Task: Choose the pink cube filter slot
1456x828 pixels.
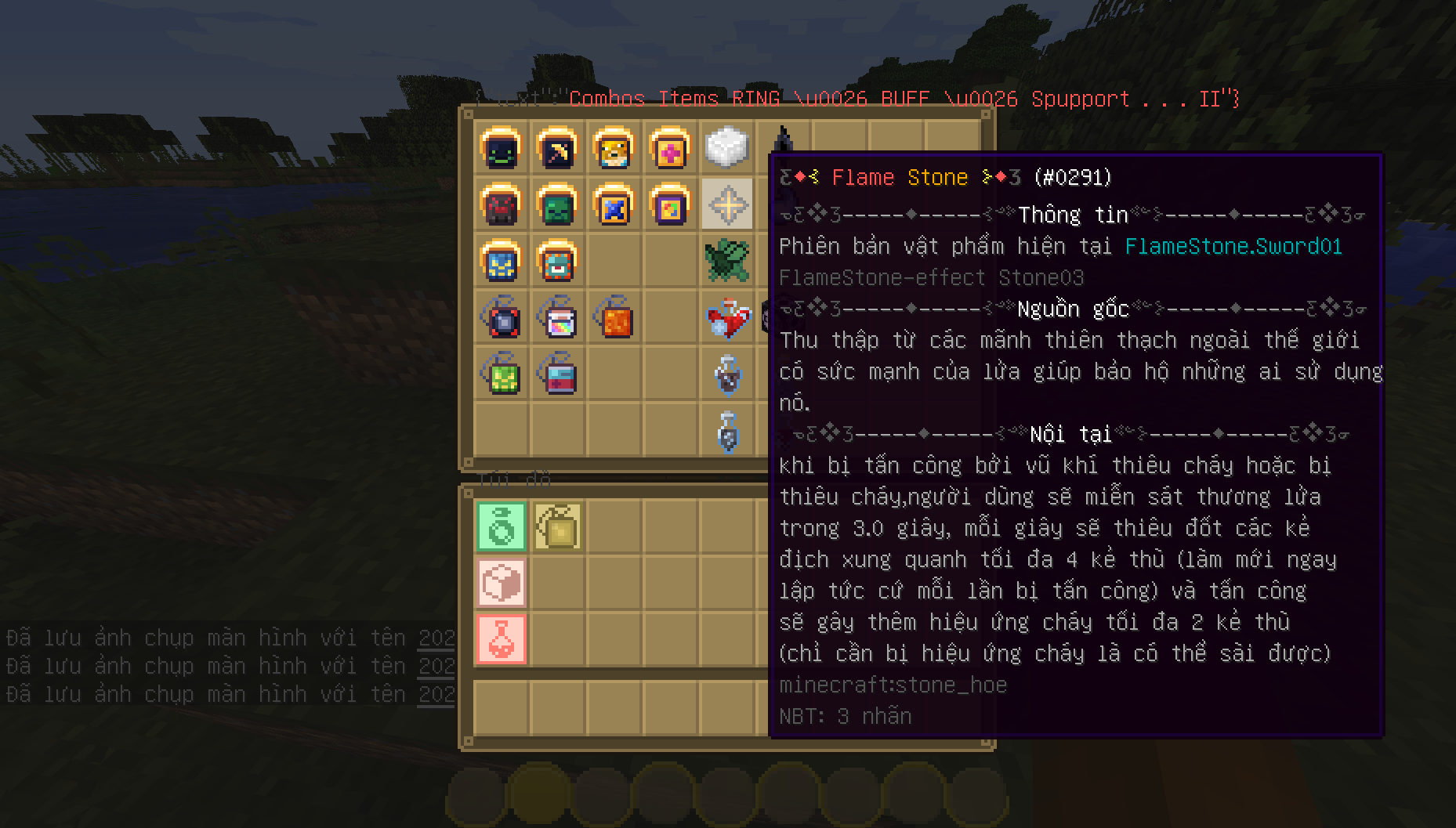Action: [502, 583]
